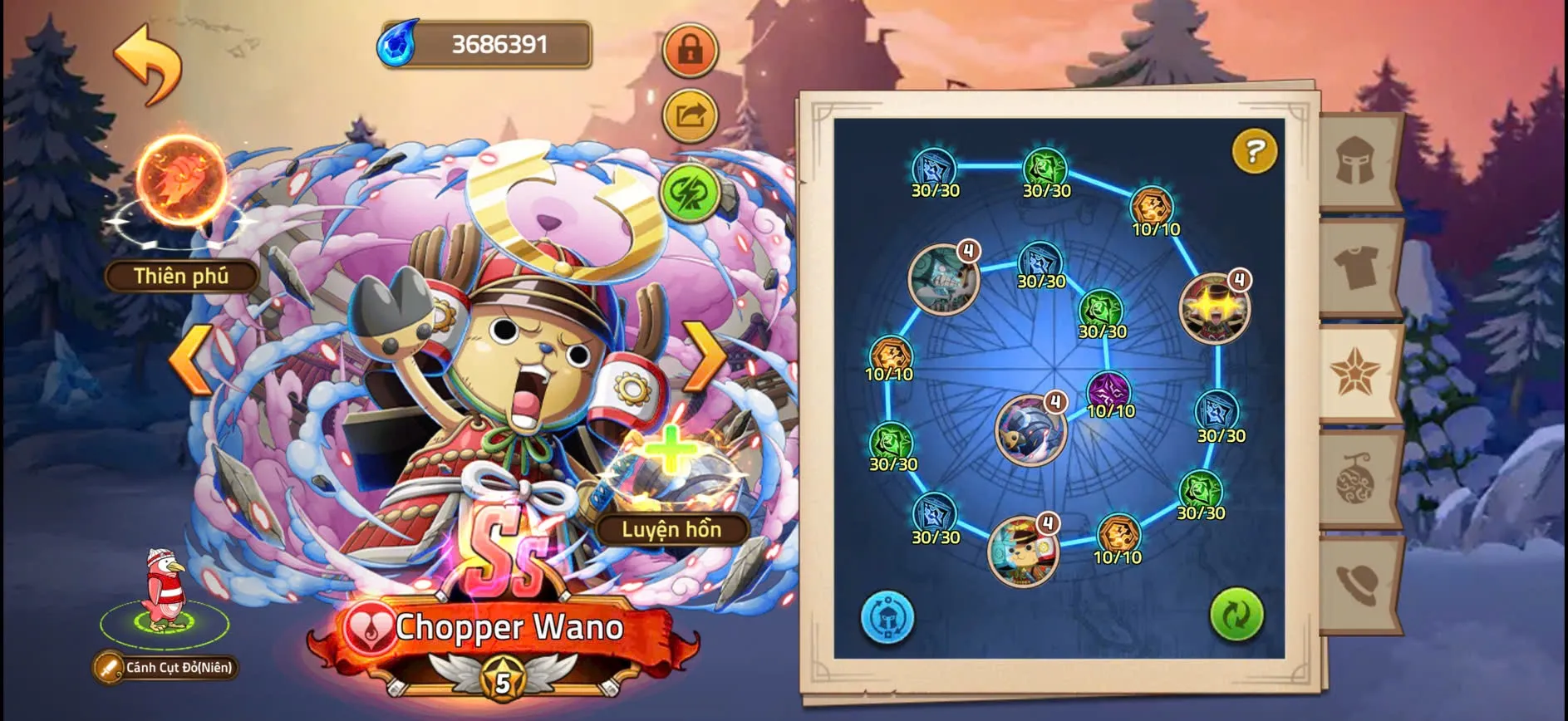Open the yellow question mark help
The height and width of the screenshot is (721, 1568).
(1254, 151)
